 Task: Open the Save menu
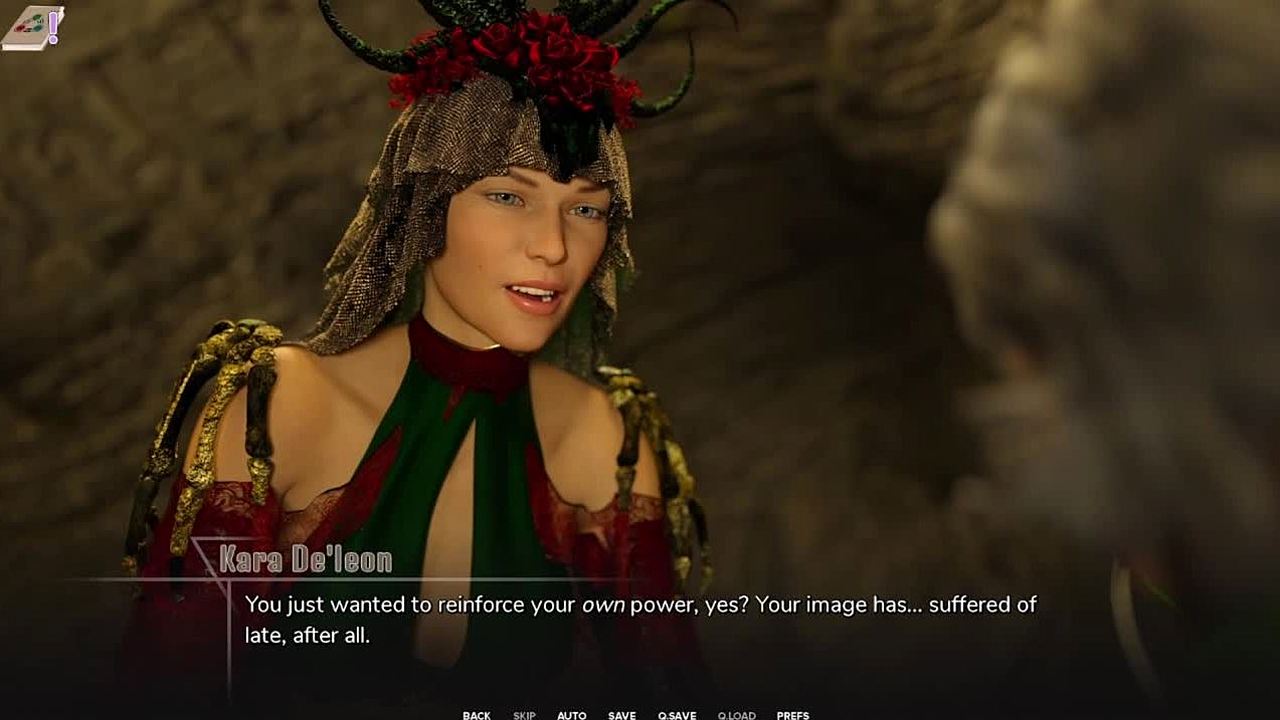pyautogui.click(x=622, y=715)
